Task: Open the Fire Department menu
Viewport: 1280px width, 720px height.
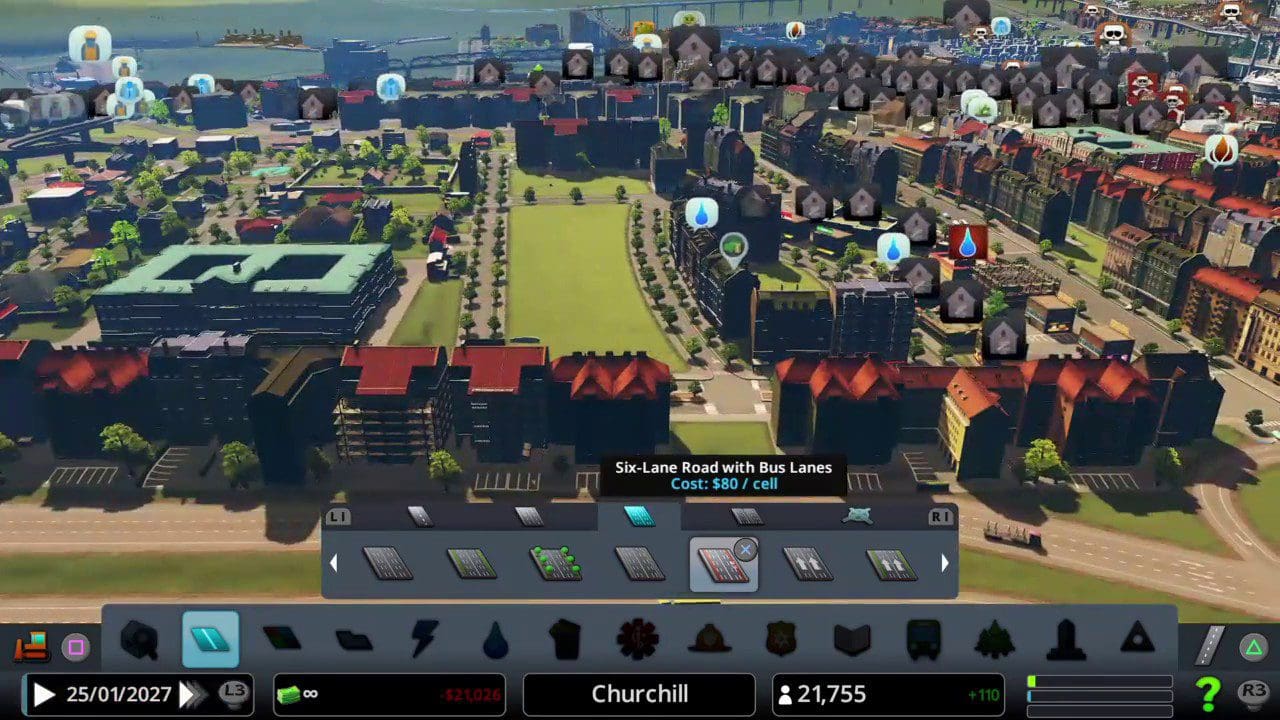Action: coord(709,640)
